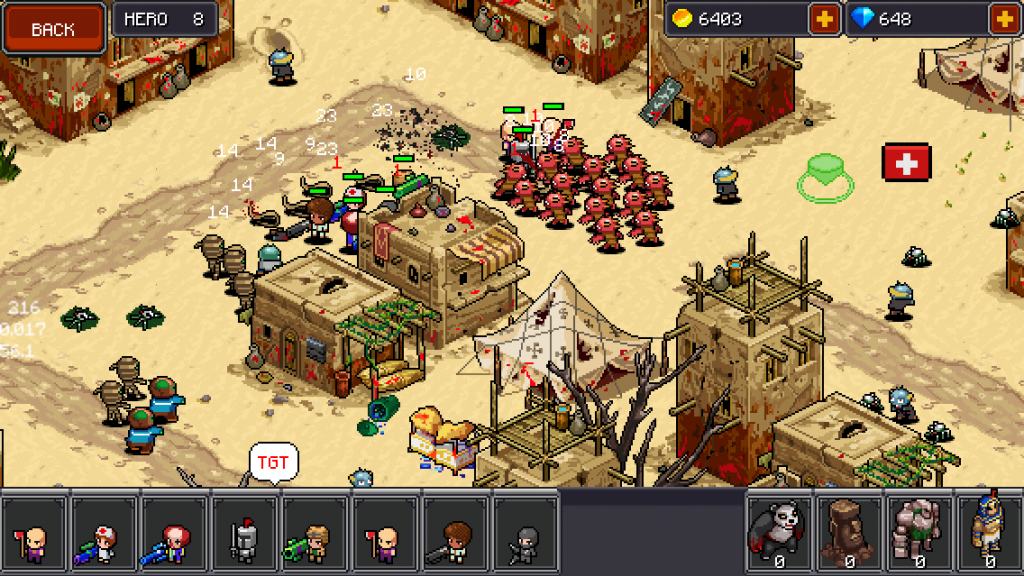Buy more blue gems with the plus button
Image resolution: width=1024 pixels, height=576 pixels.
(x=1003, y=19)
